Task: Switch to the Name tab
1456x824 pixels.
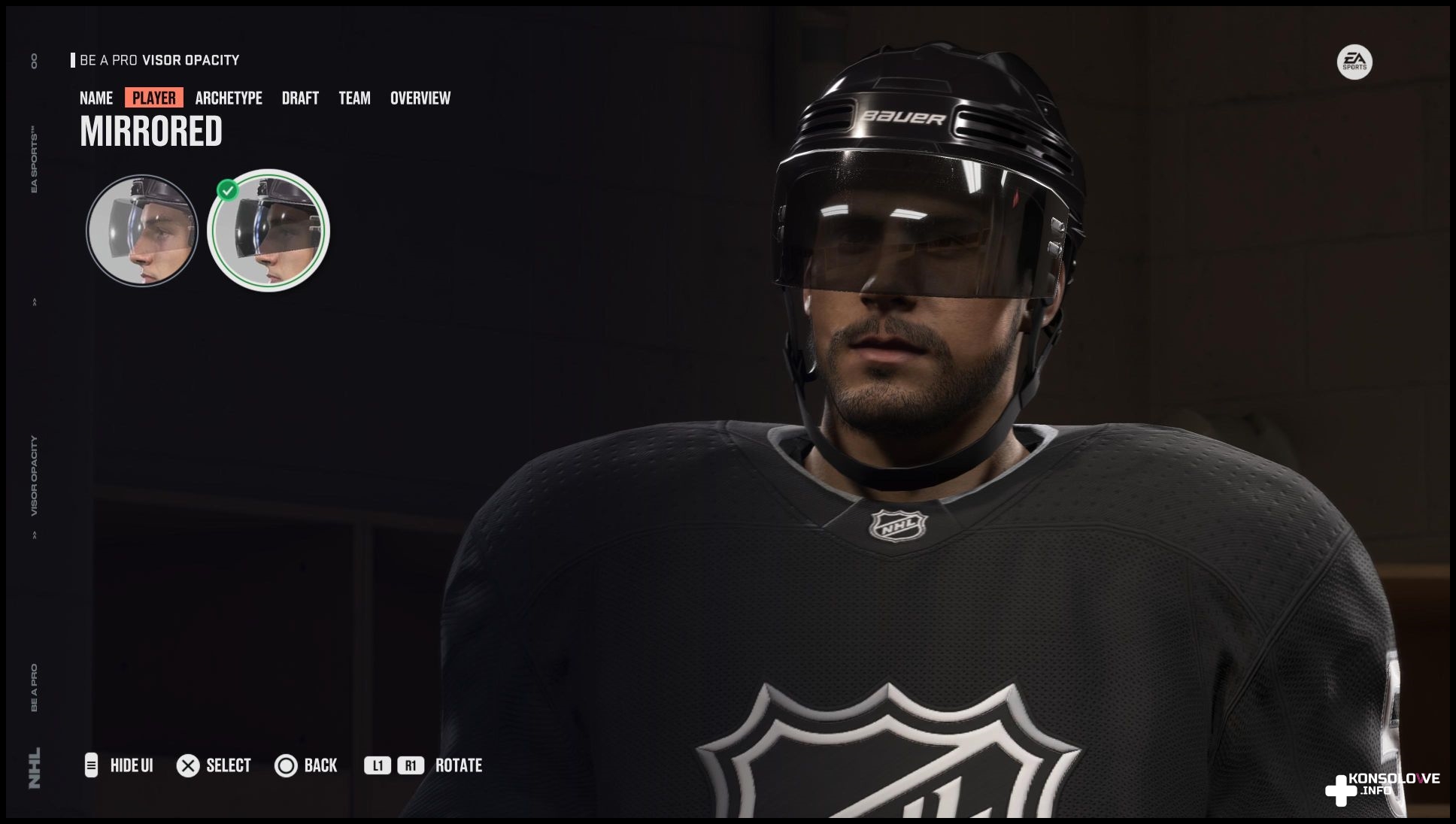Action: (96, 98)
